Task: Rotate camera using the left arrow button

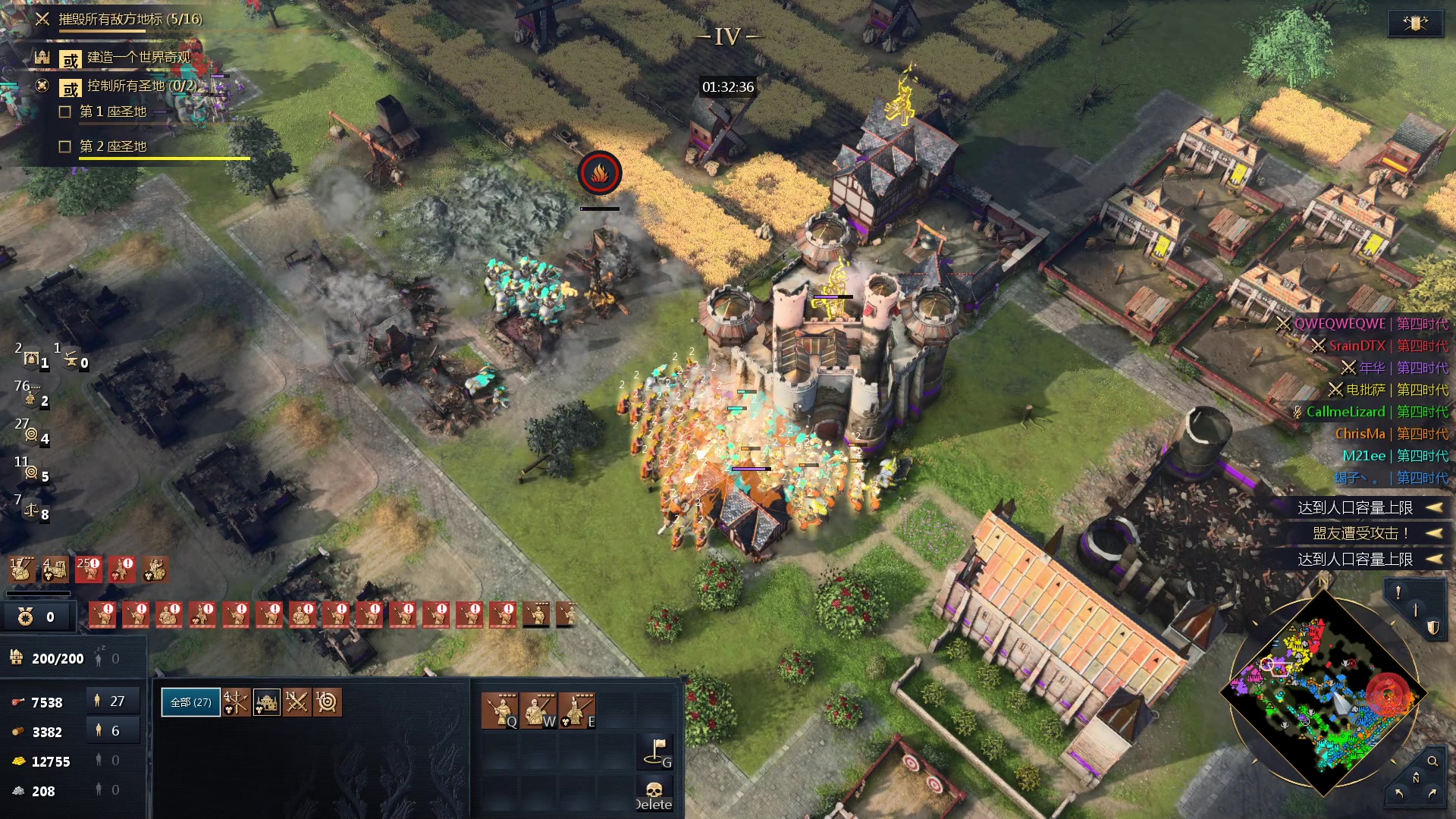Action: [x=1398, y=793]
